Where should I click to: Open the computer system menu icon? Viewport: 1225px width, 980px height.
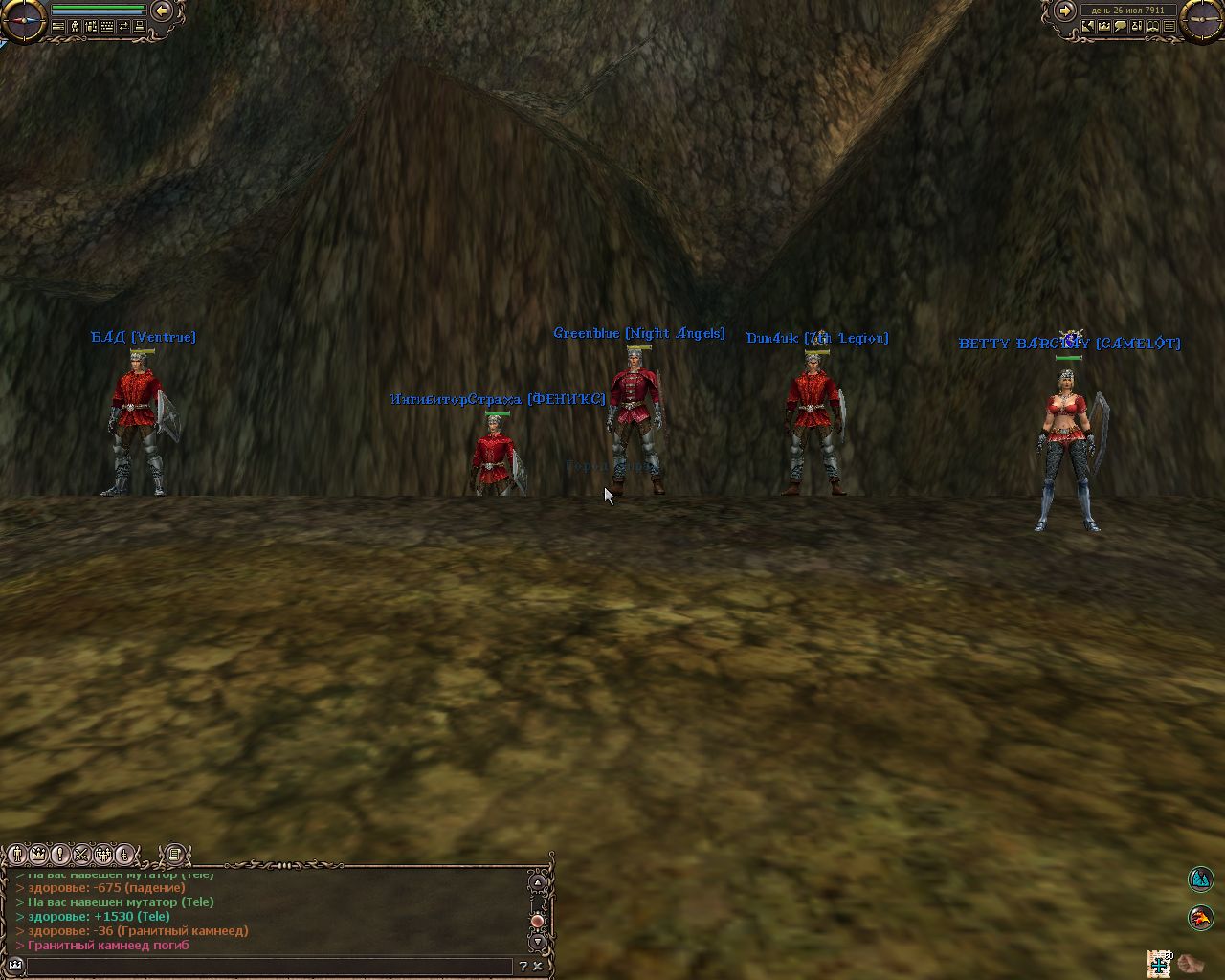140,27
